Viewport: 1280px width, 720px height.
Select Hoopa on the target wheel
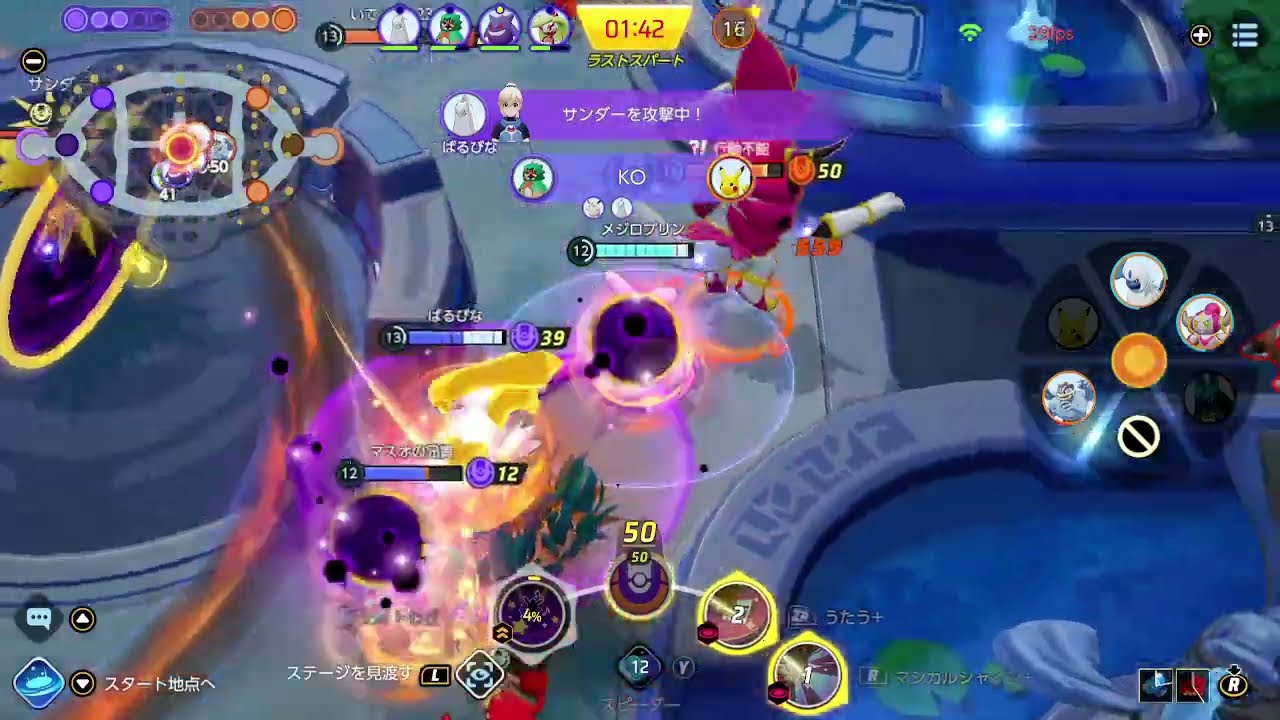point(1203,322)
